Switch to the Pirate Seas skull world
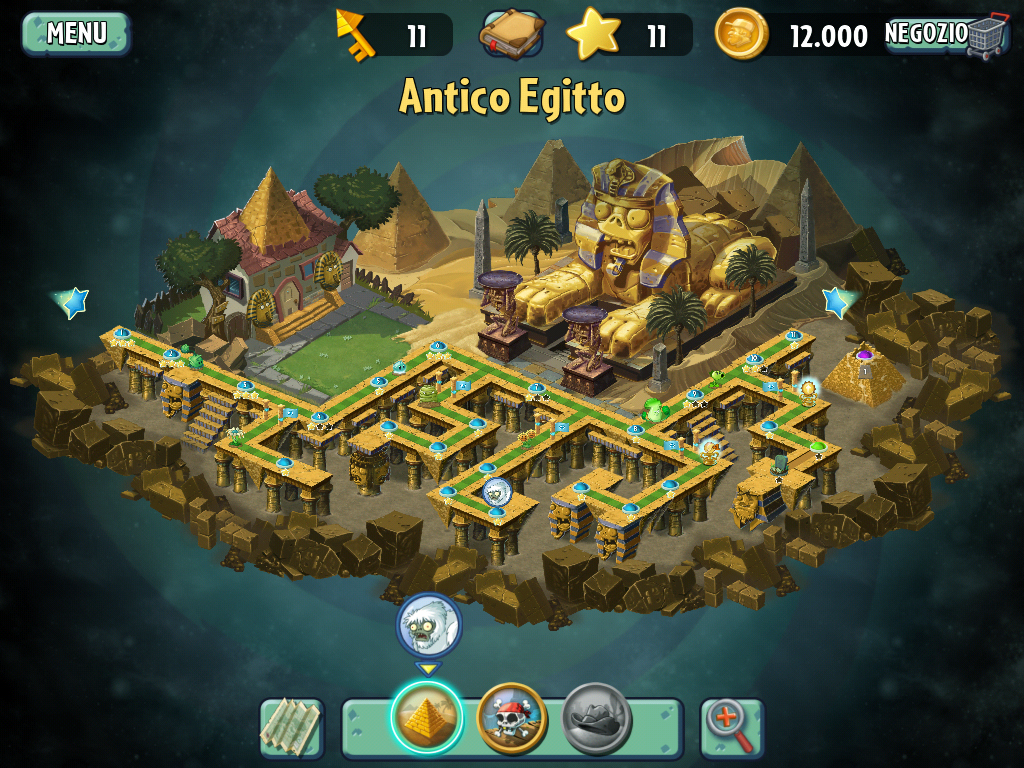Screen dimensions: 1024x768 coord(512,717)
